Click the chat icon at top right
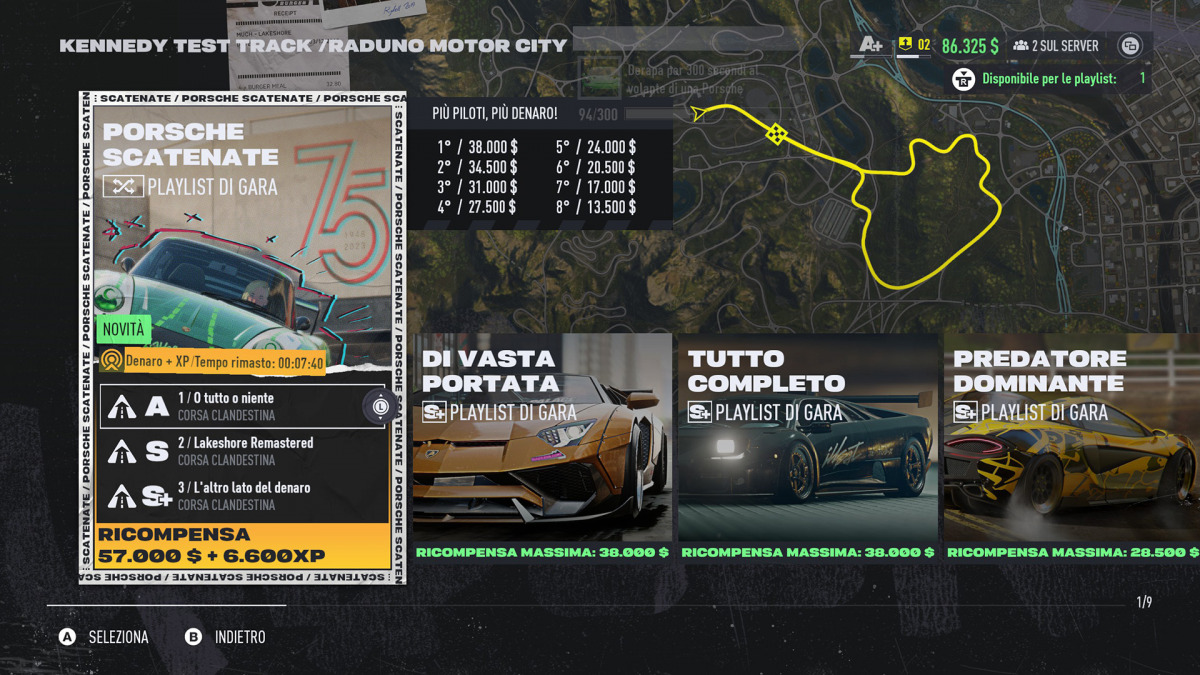The width and height of the screenshot is (1200, 675). (1130, 46)
